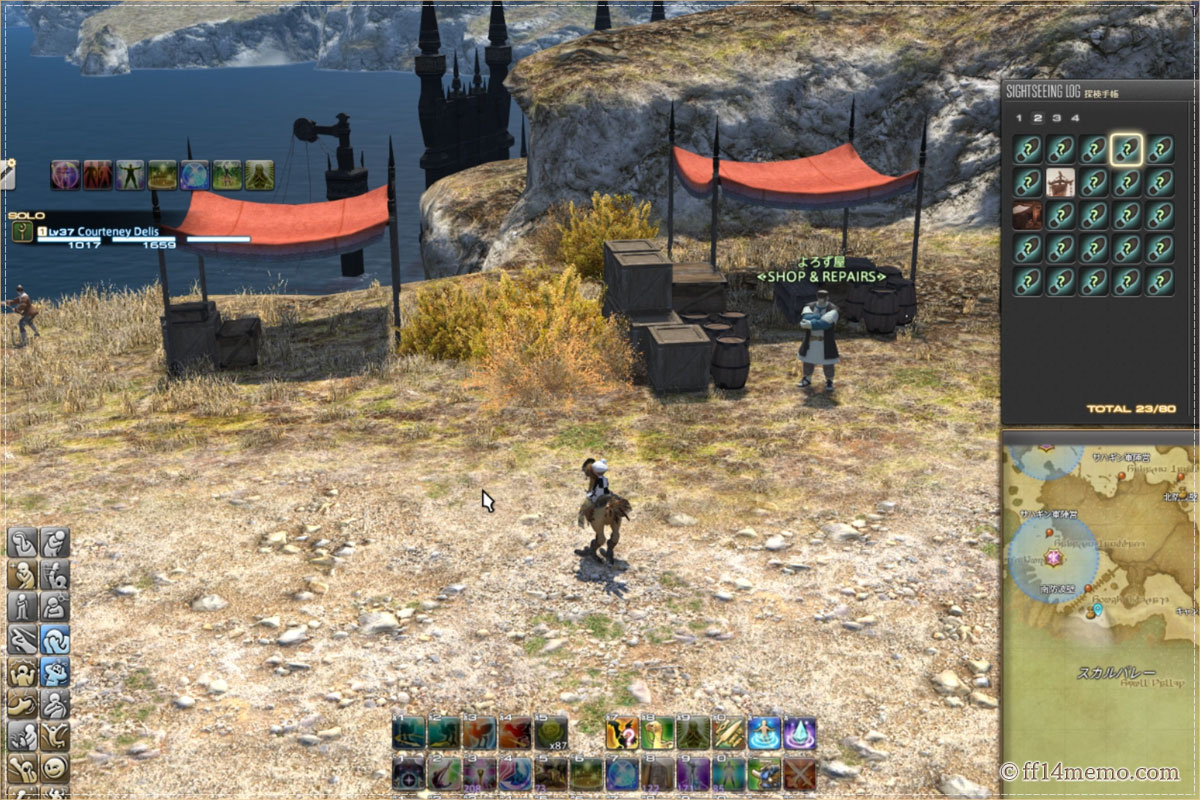
Task: Switch to page 1 of the Sightseeing Log
Action: tap(1018, 118)
